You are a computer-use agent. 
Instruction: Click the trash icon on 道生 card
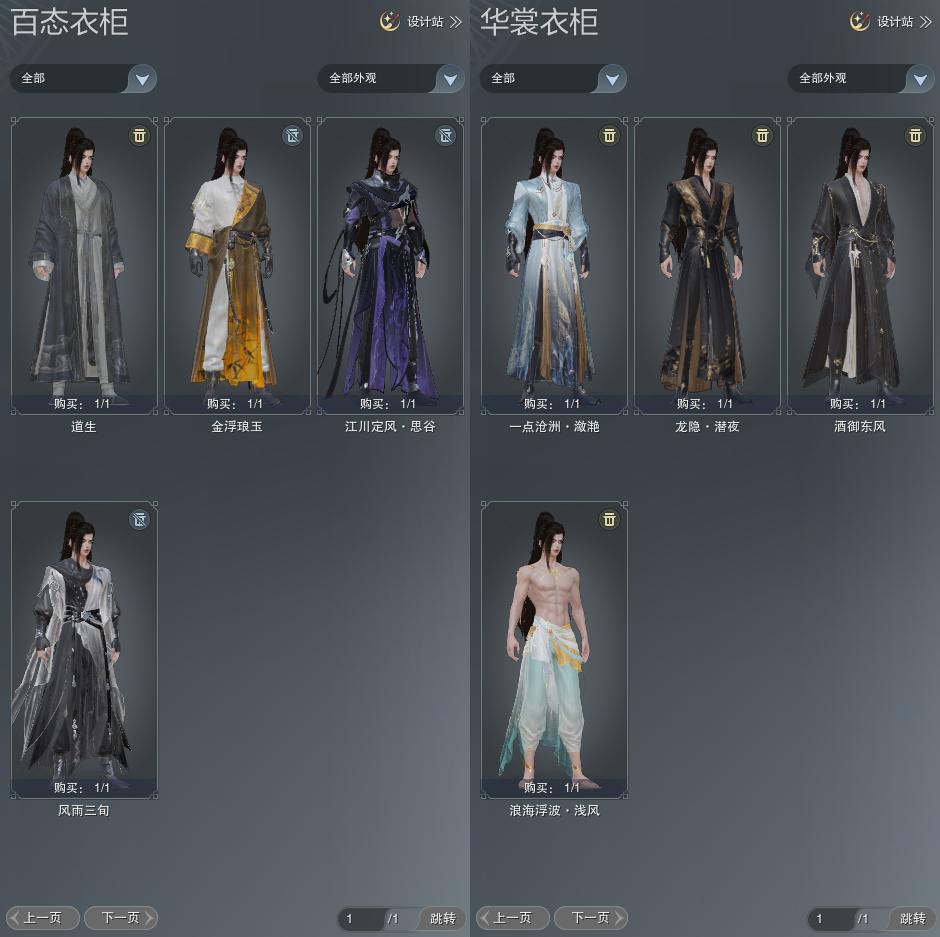click(x=139, y=135)
